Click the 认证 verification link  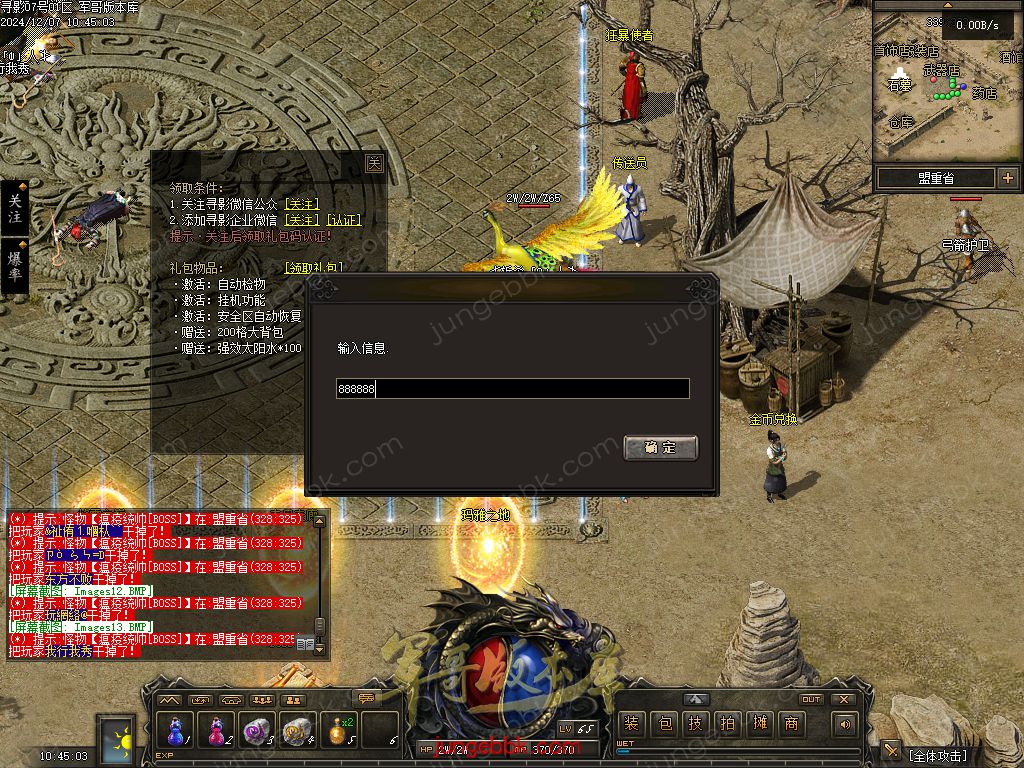point(344,220)
